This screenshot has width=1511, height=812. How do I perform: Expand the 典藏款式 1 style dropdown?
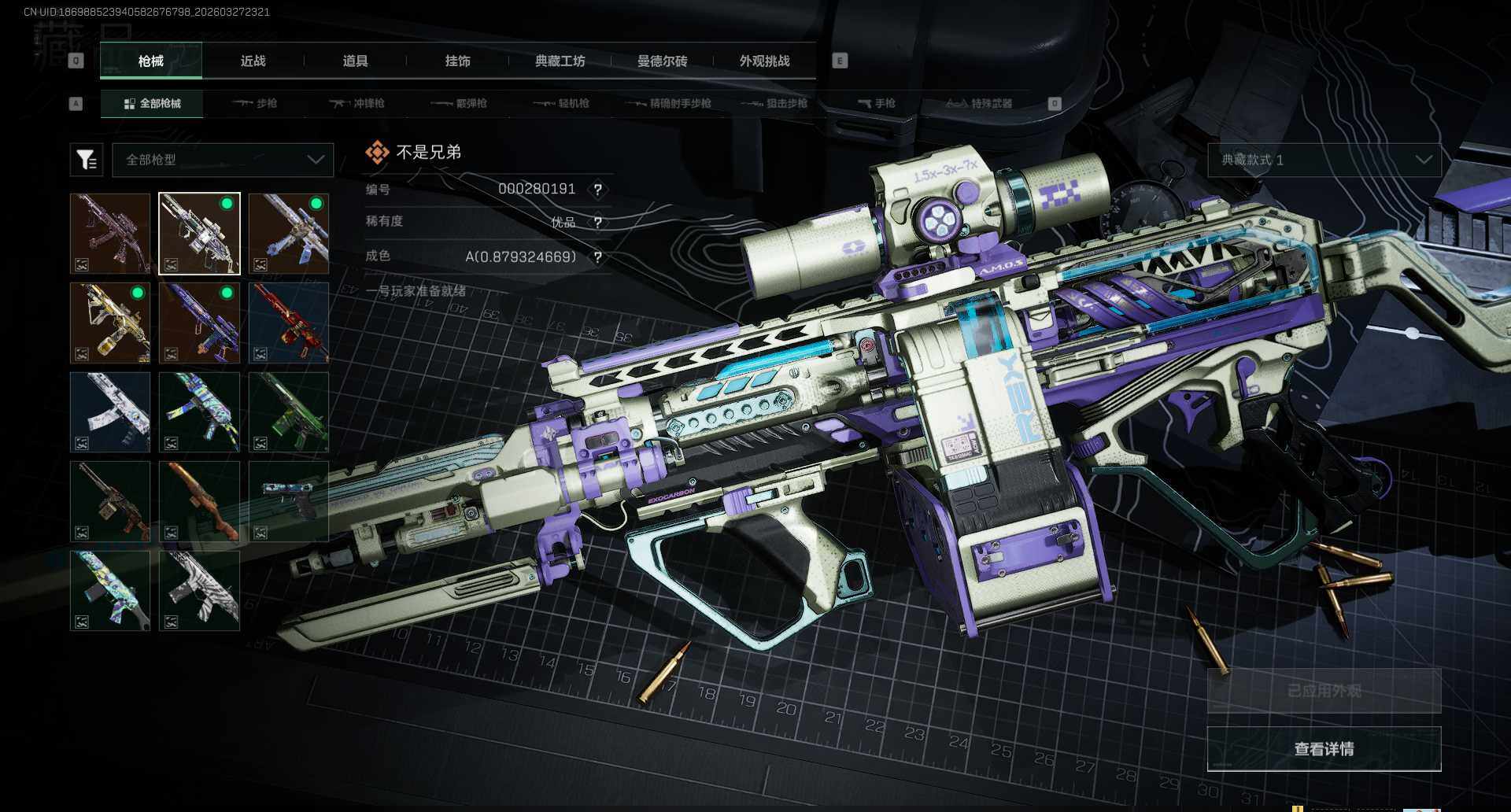coord(1324,160)
